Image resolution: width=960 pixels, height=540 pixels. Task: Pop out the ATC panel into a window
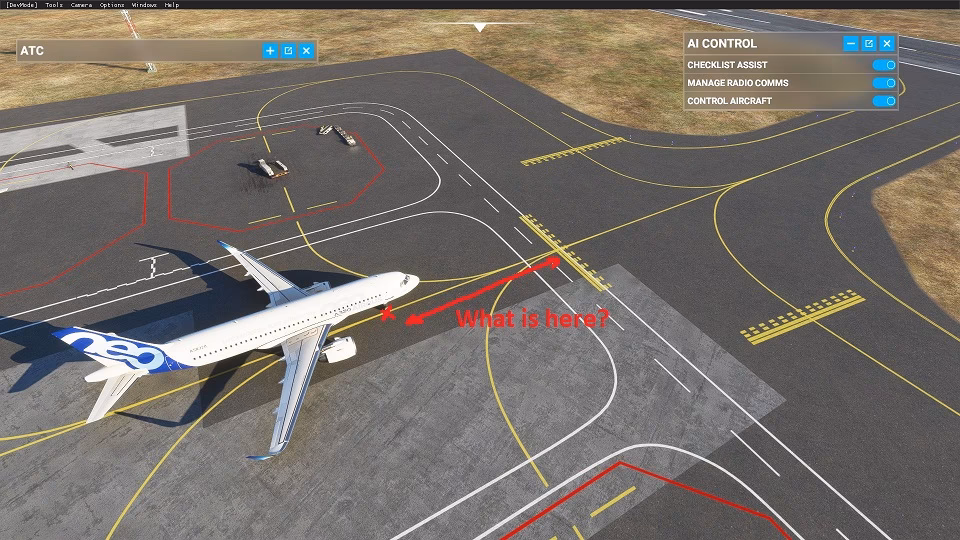coord(288,51)
